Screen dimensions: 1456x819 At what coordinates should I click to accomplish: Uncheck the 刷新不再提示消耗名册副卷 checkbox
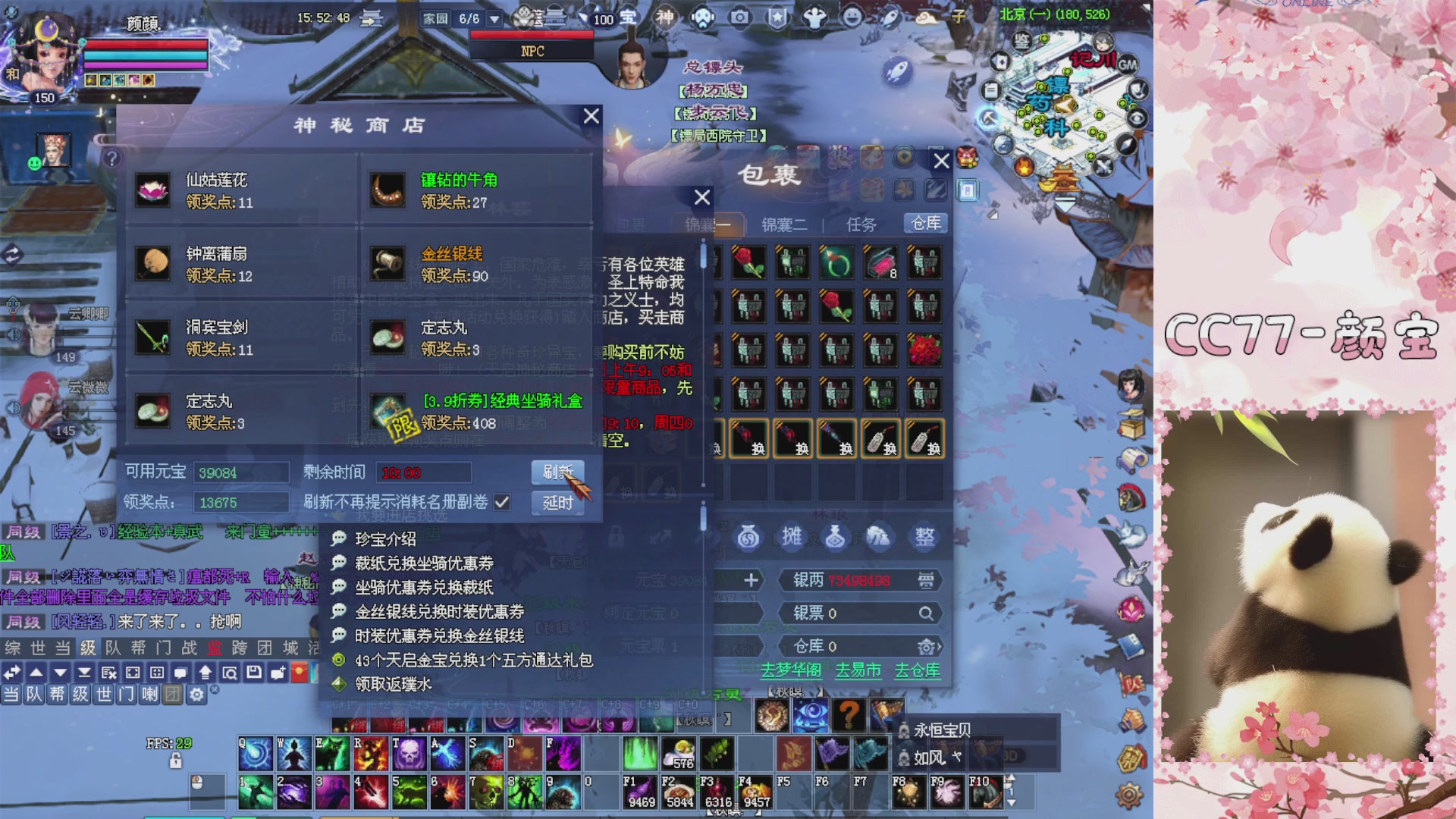(501, 501)
